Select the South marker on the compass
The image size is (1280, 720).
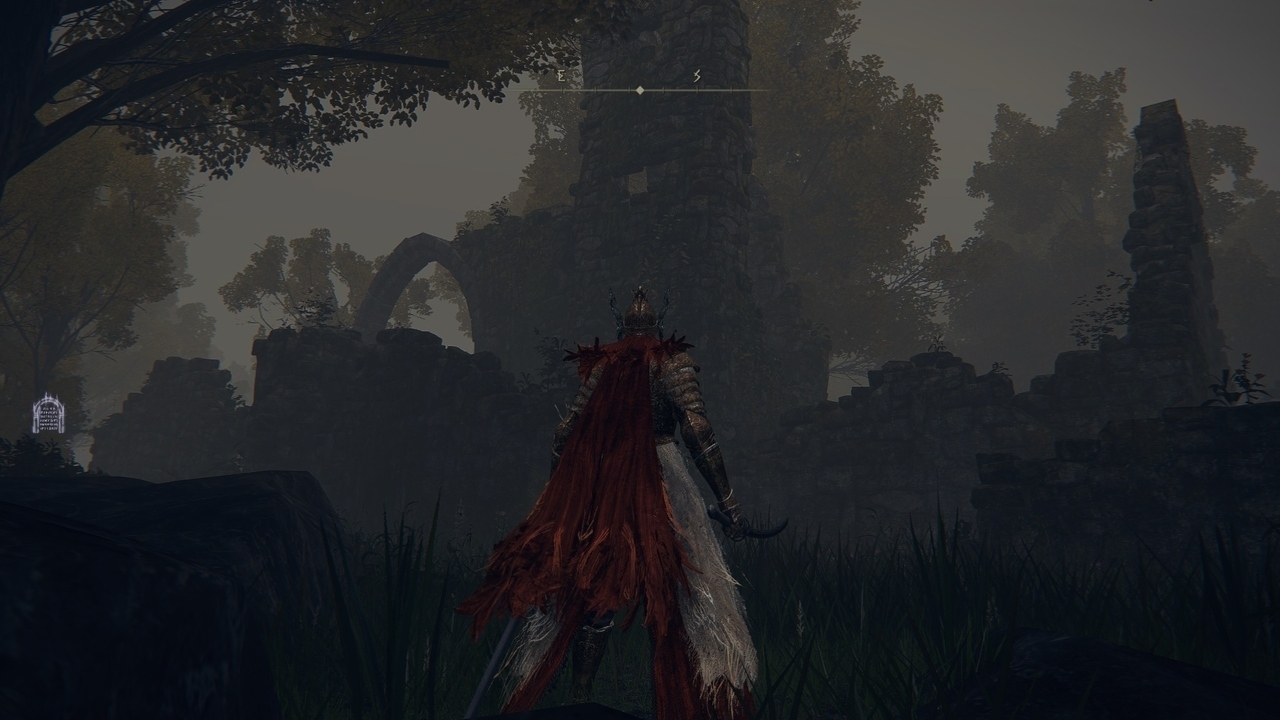[x=696, y=76]
